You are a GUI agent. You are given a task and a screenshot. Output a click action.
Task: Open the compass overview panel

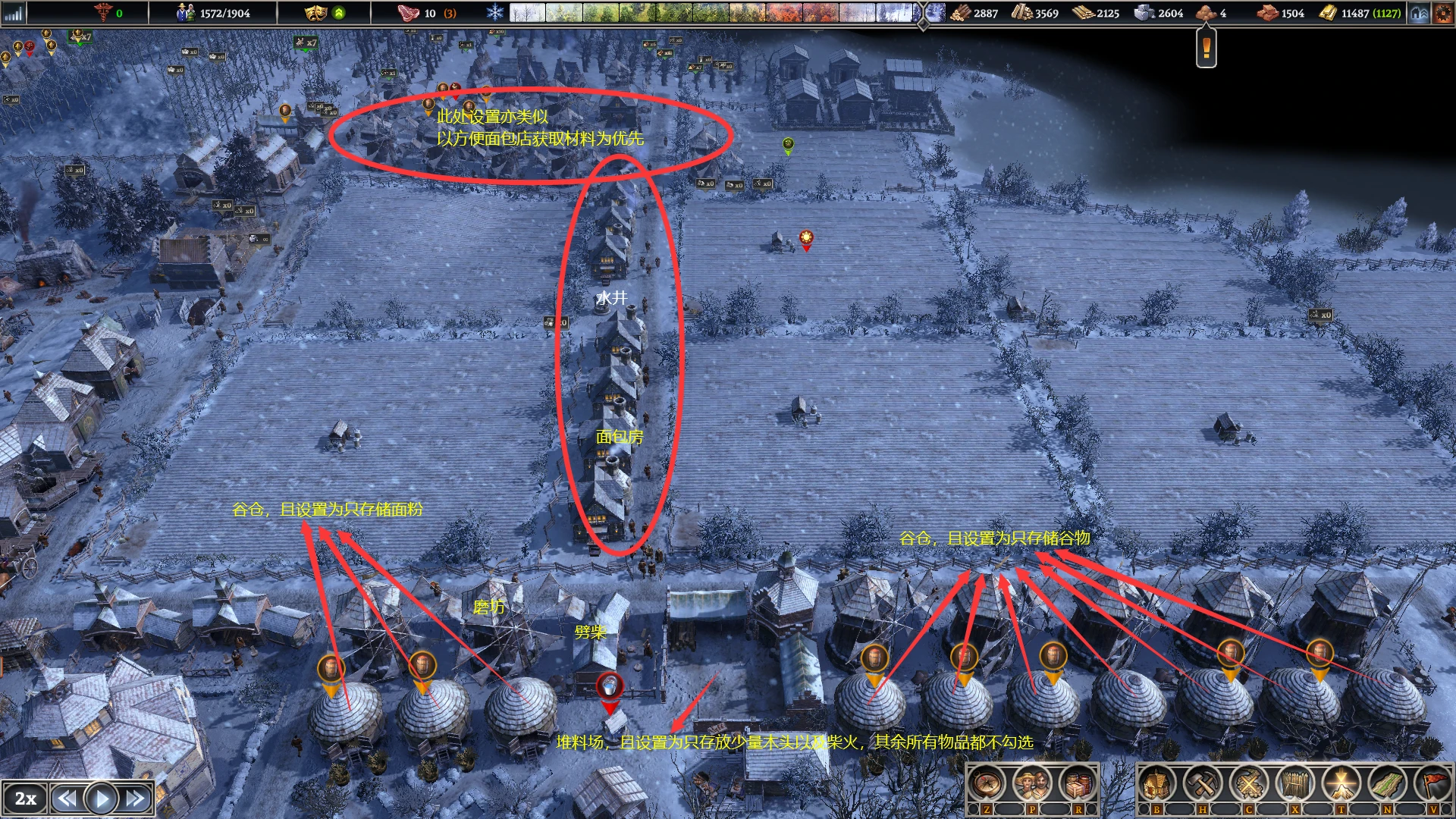click(986, 784)
